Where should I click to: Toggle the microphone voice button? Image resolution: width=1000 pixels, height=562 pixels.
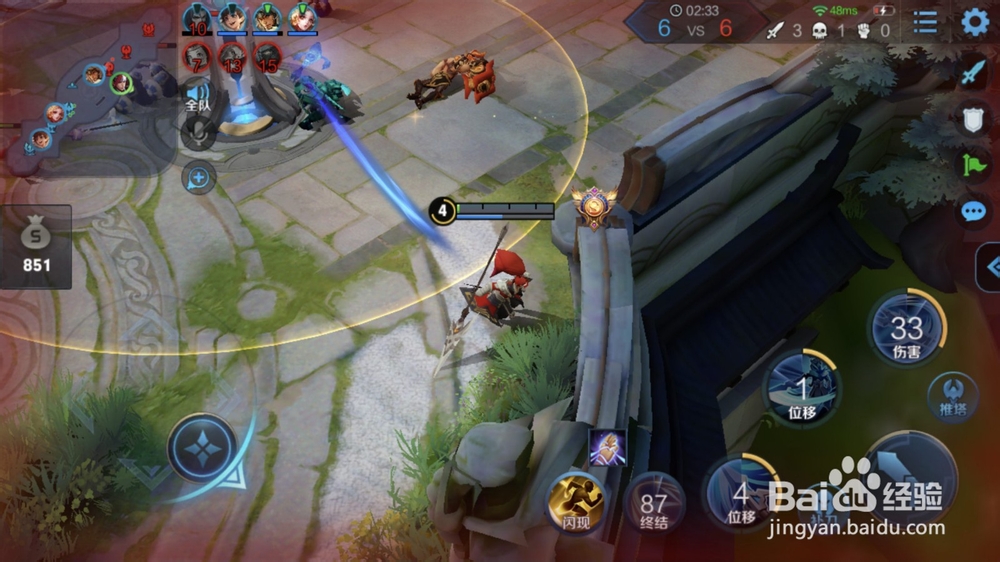(x=198, y=134)
